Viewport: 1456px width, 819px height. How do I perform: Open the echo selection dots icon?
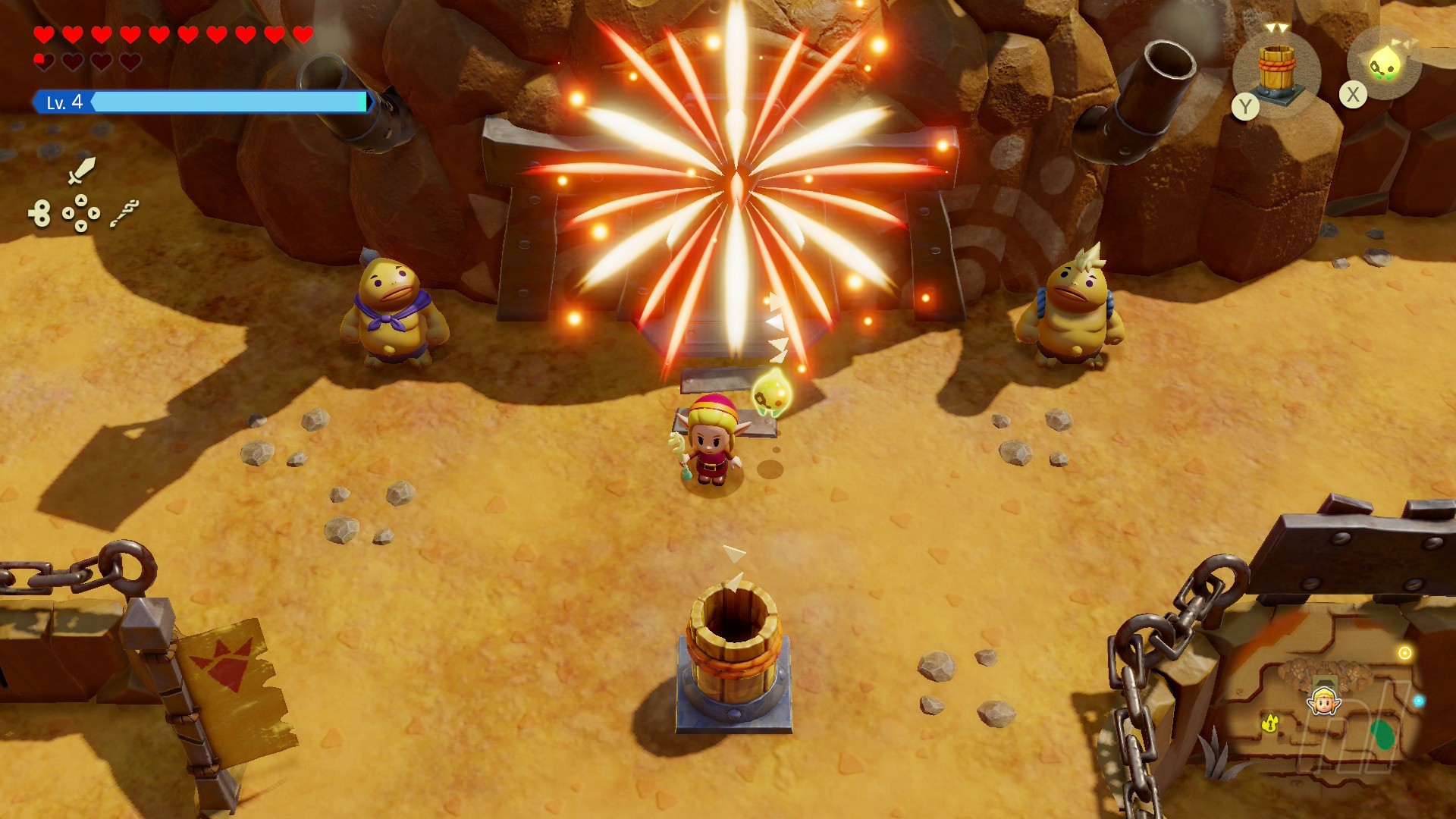[81, 213]
